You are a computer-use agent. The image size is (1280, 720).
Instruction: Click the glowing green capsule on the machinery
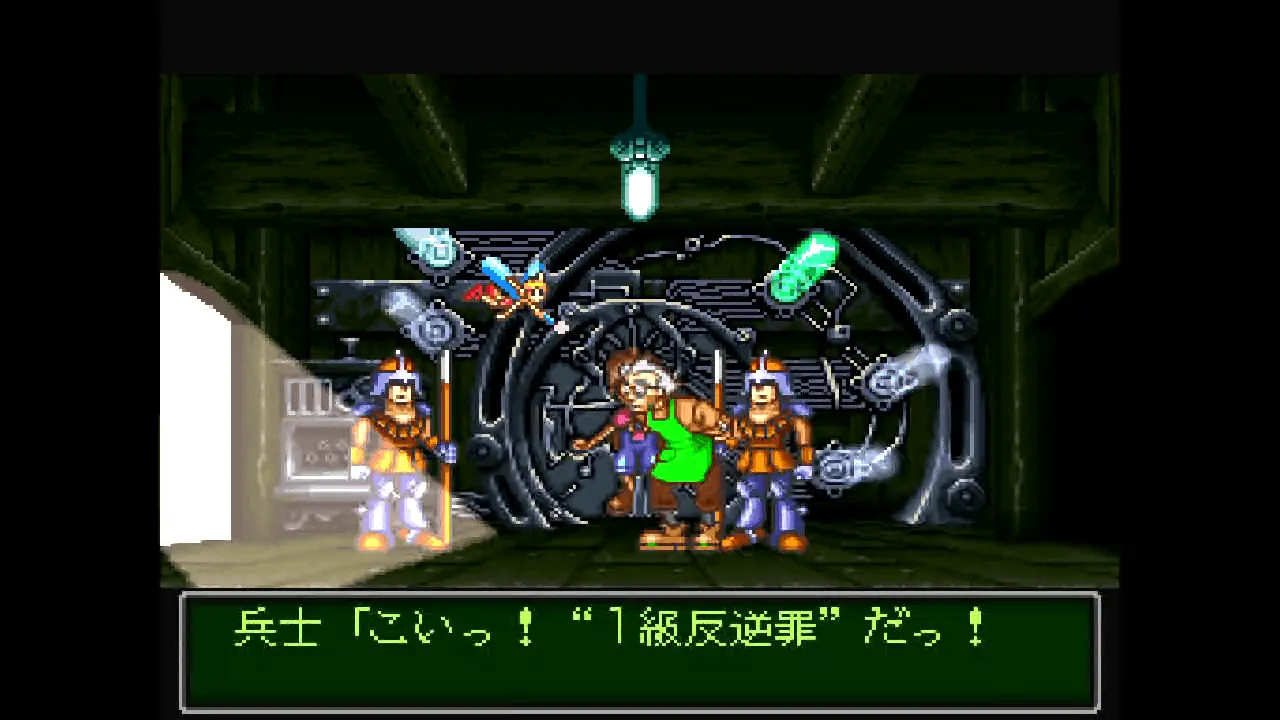pos(805,265)
